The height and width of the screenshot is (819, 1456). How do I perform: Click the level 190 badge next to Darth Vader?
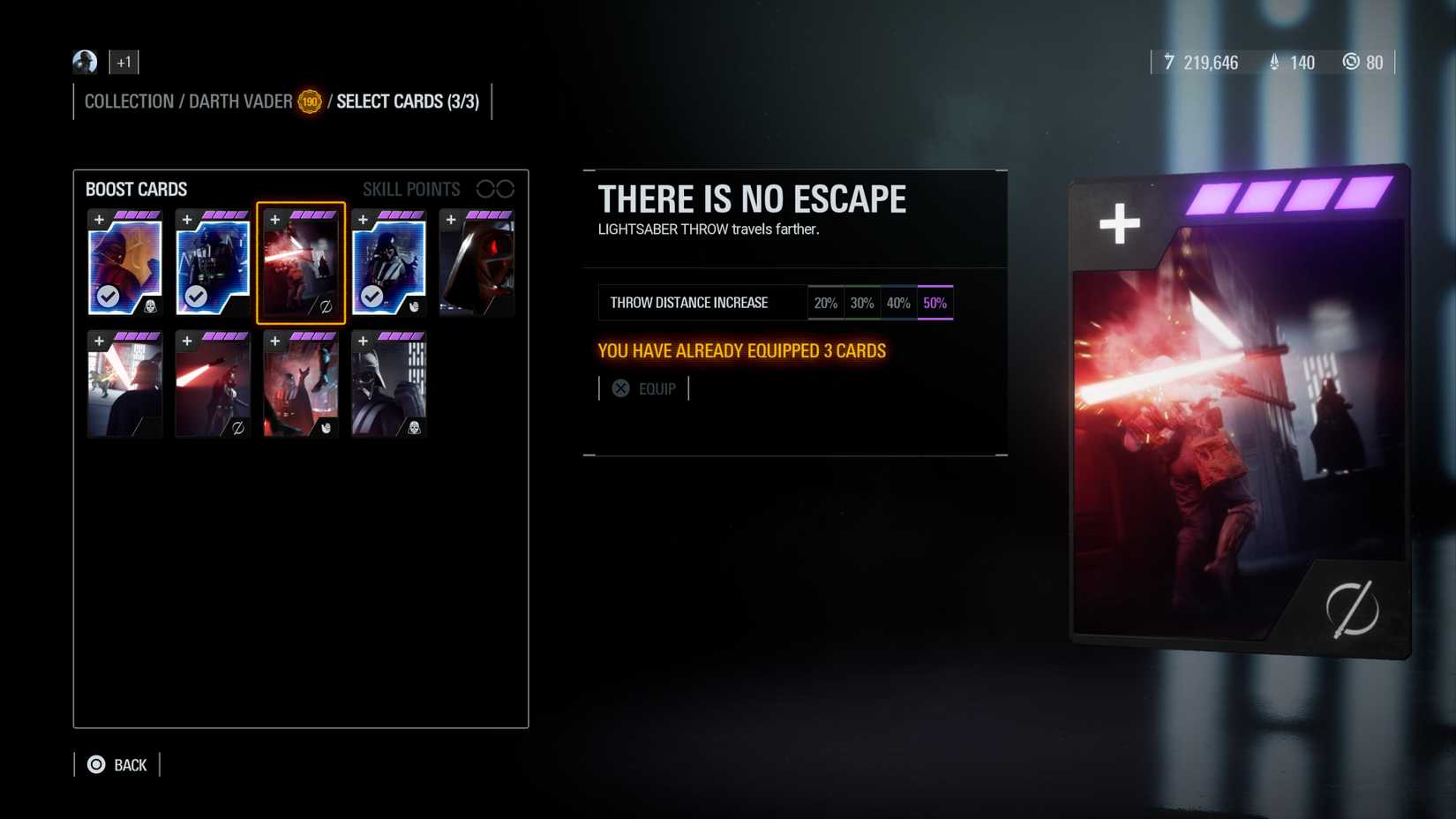(x=309, y=101)
